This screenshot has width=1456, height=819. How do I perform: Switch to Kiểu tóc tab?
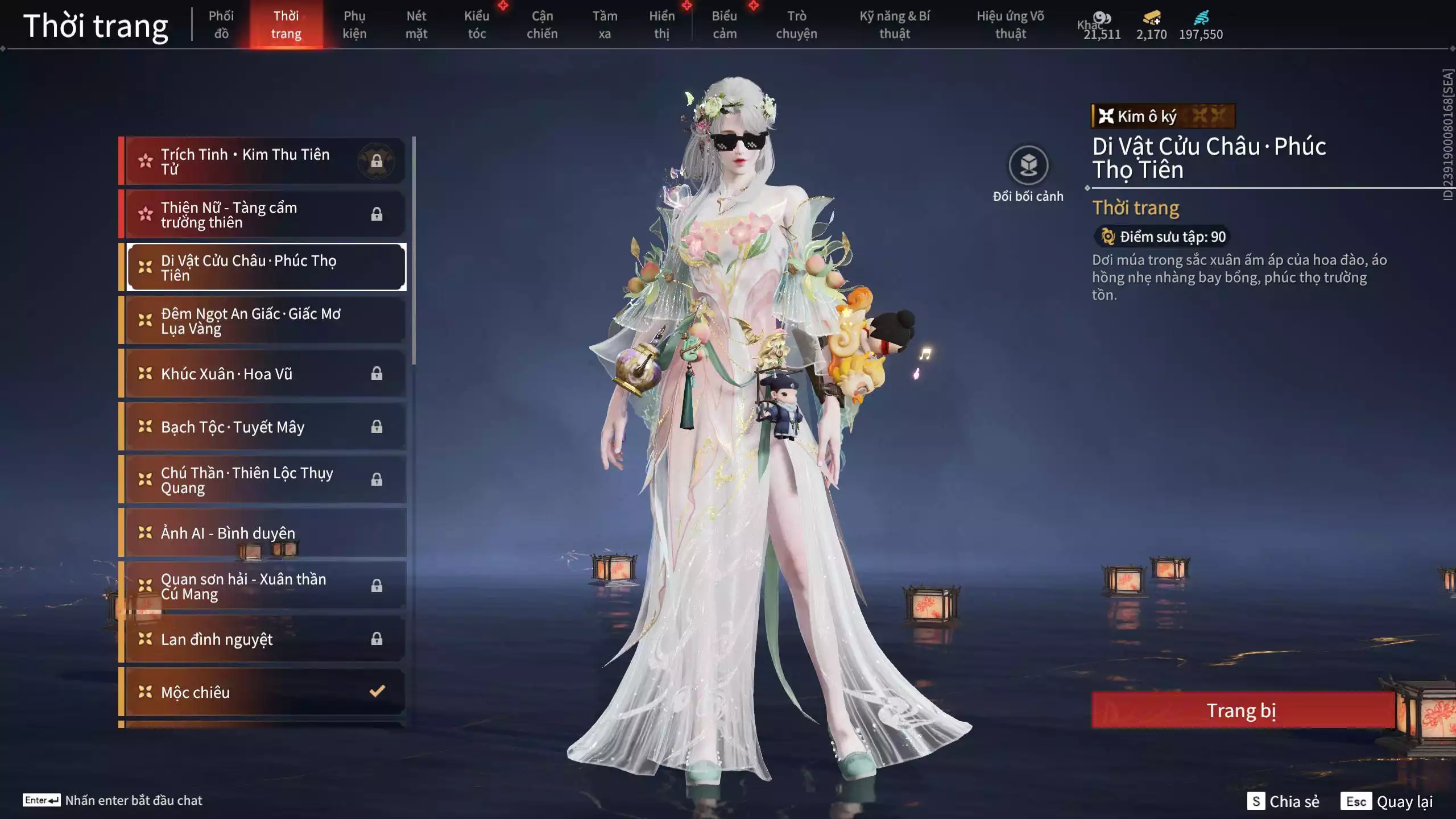point(477,24)
